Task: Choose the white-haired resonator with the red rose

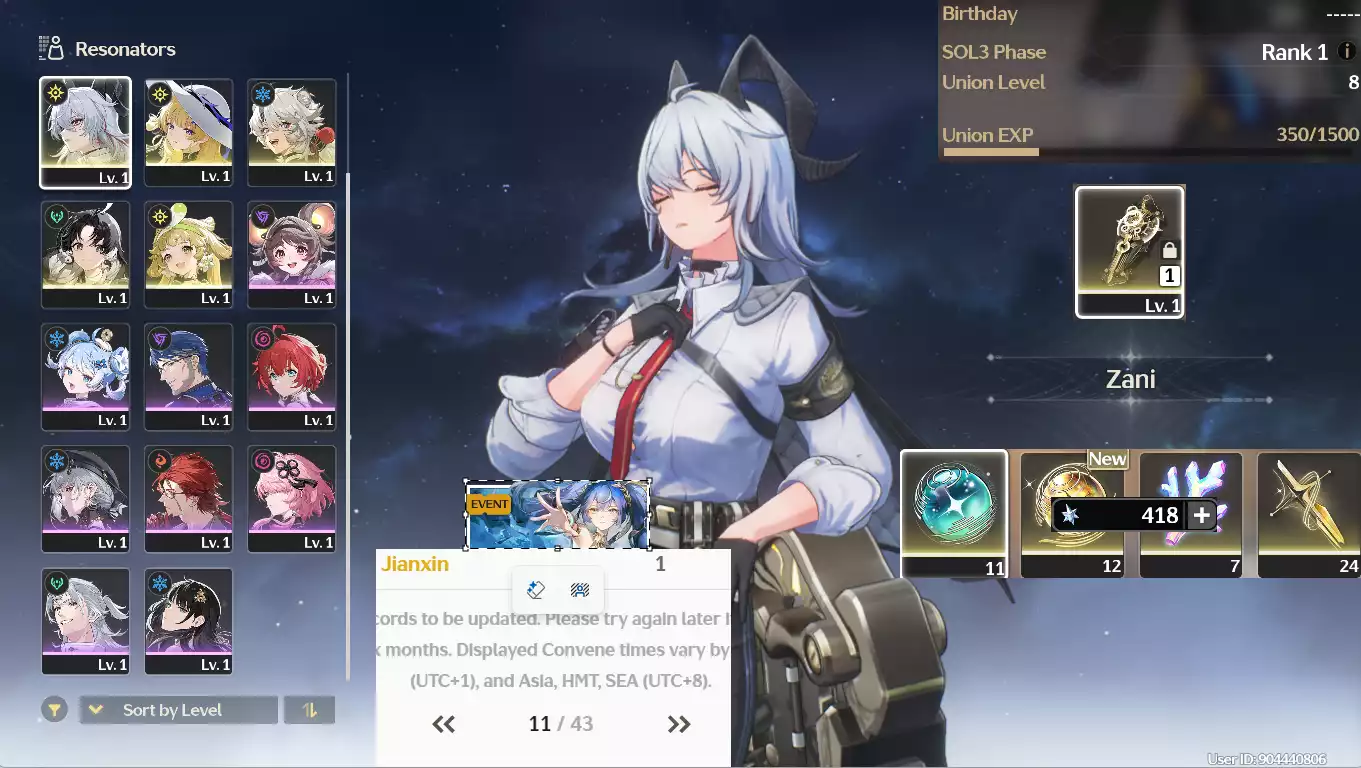Action: 291,132
